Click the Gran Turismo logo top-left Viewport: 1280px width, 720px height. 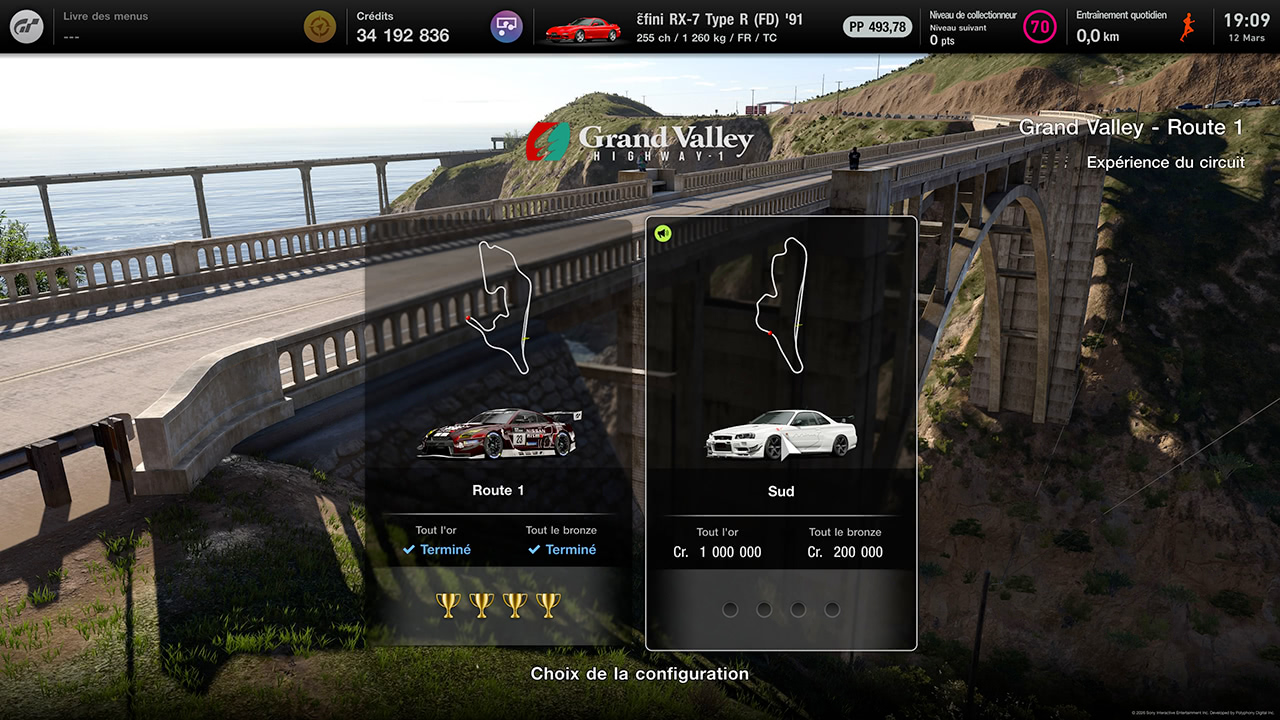[26, 26]
